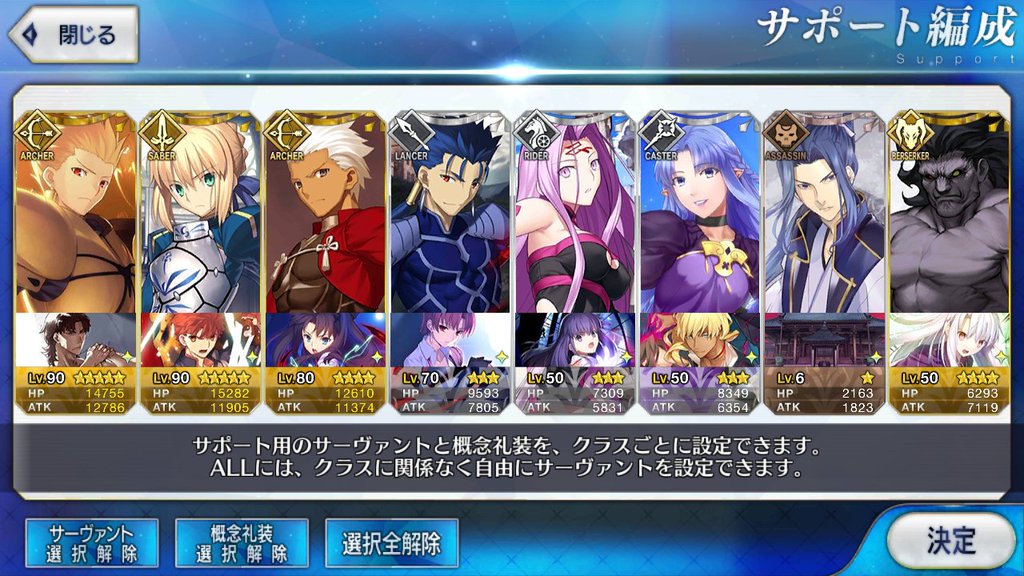Choose the Caster servant card
This screenshot has width=1024, height=576.
click(699, 215)
